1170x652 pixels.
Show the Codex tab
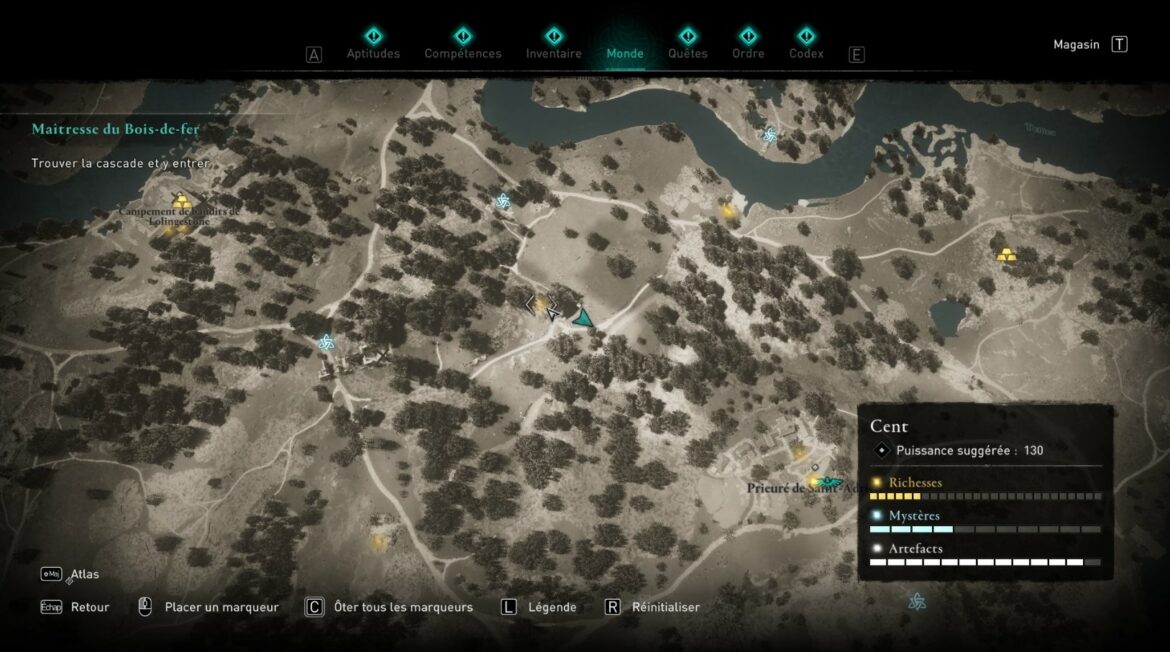pyautogui.click(x=806, y=53)
